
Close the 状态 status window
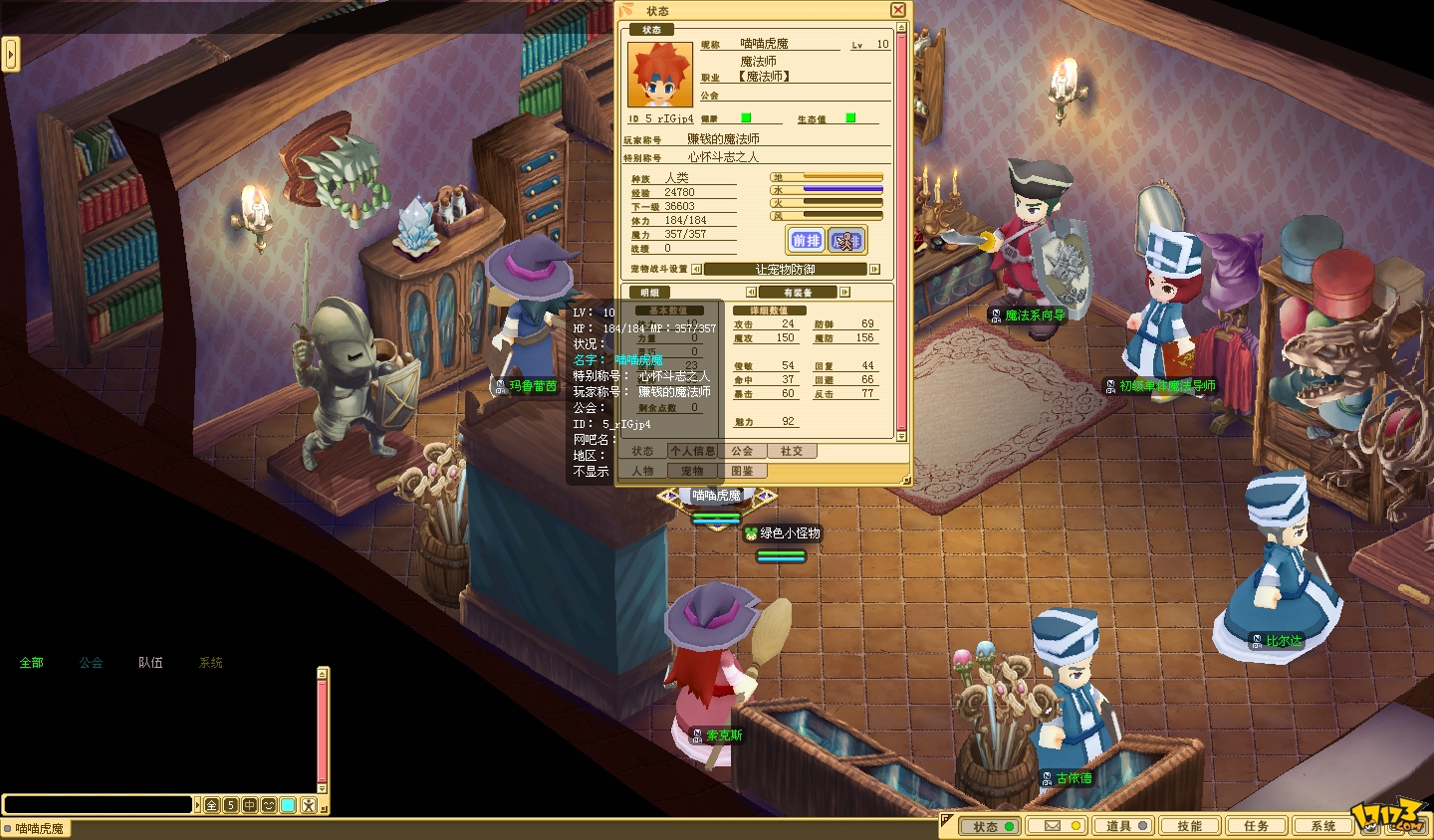898,10
